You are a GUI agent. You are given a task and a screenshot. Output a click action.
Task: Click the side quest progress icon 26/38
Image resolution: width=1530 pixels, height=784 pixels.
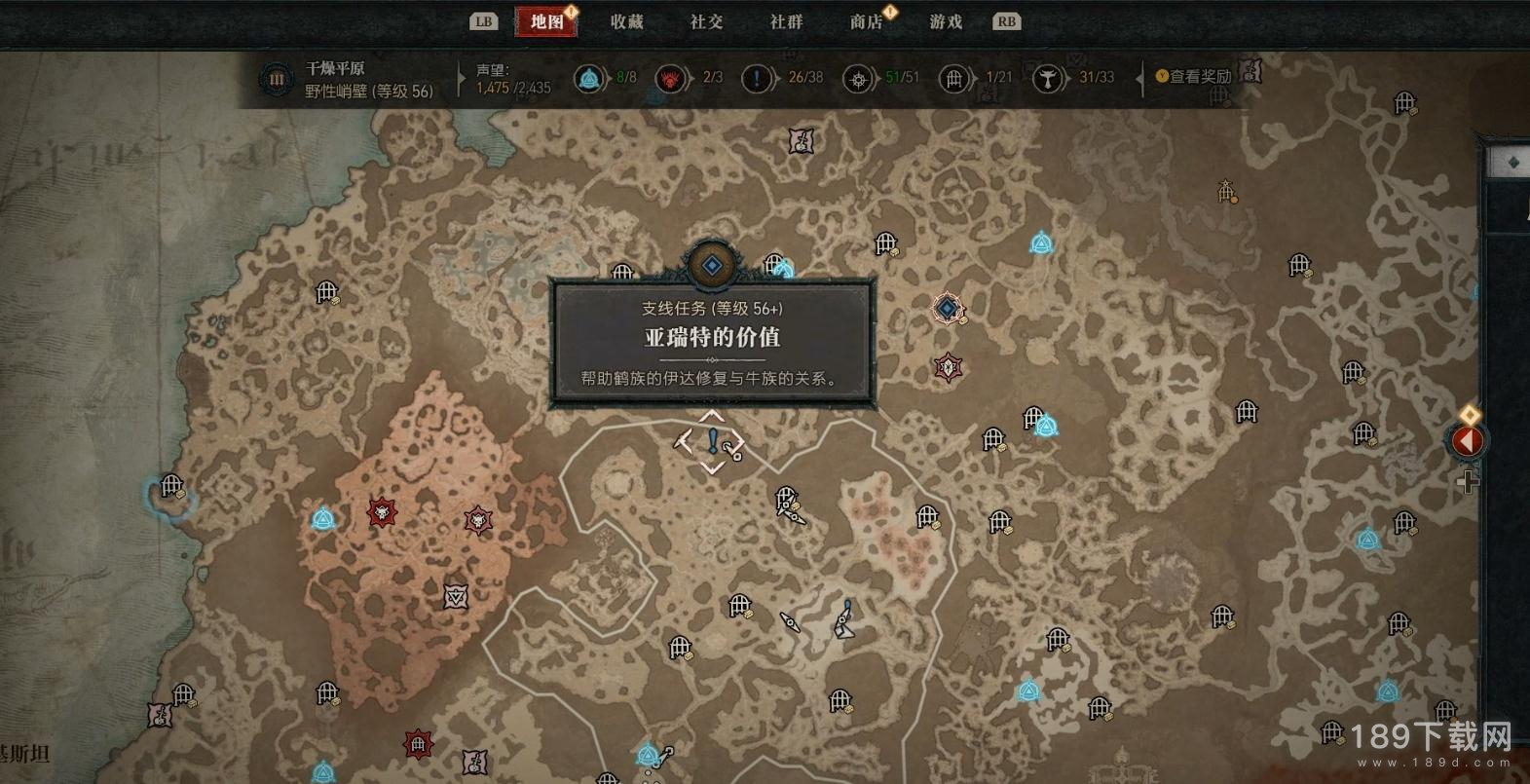[757, 78]
